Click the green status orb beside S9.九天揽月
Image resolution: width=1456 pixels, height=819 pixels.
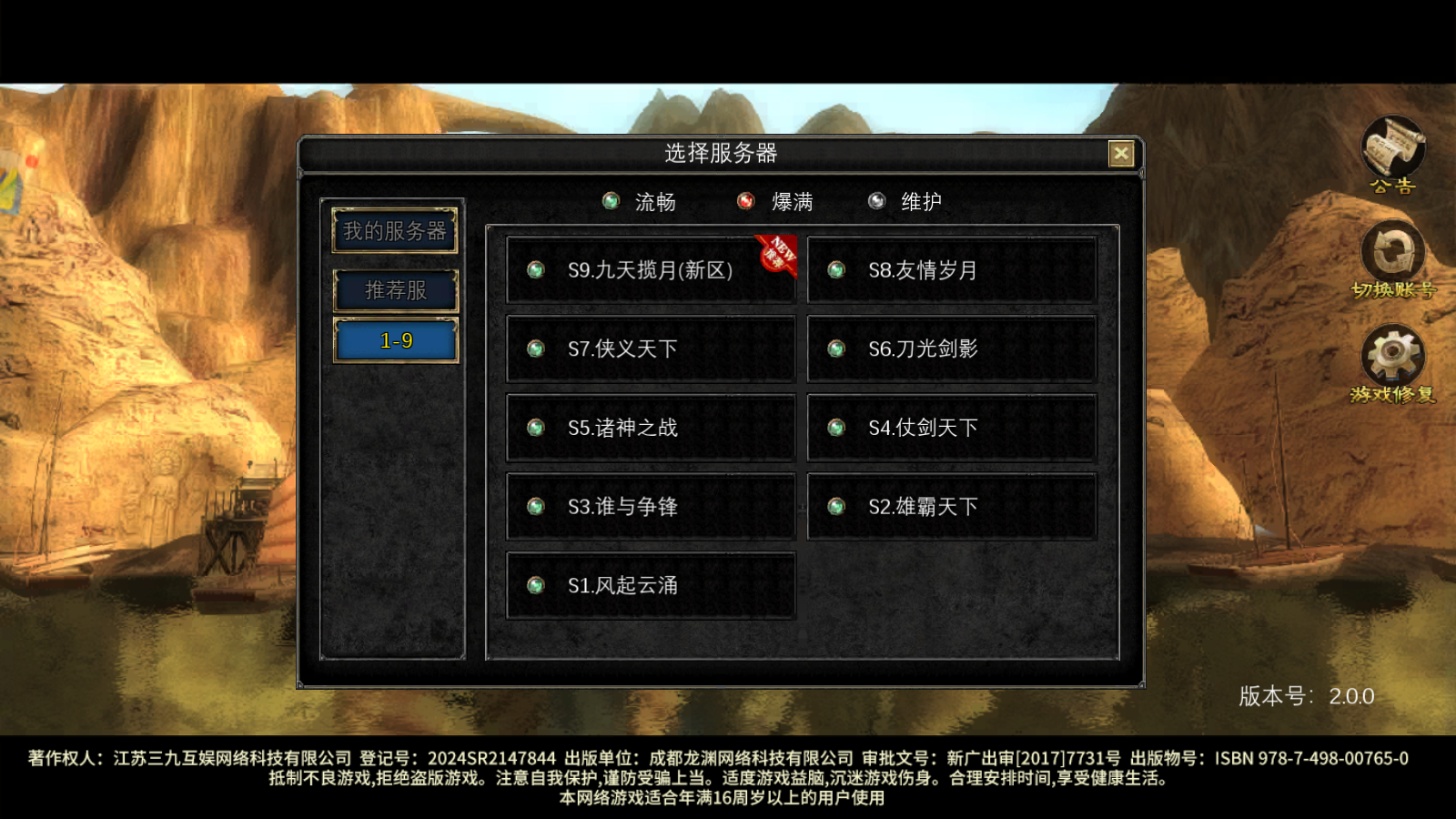(535, 269)
